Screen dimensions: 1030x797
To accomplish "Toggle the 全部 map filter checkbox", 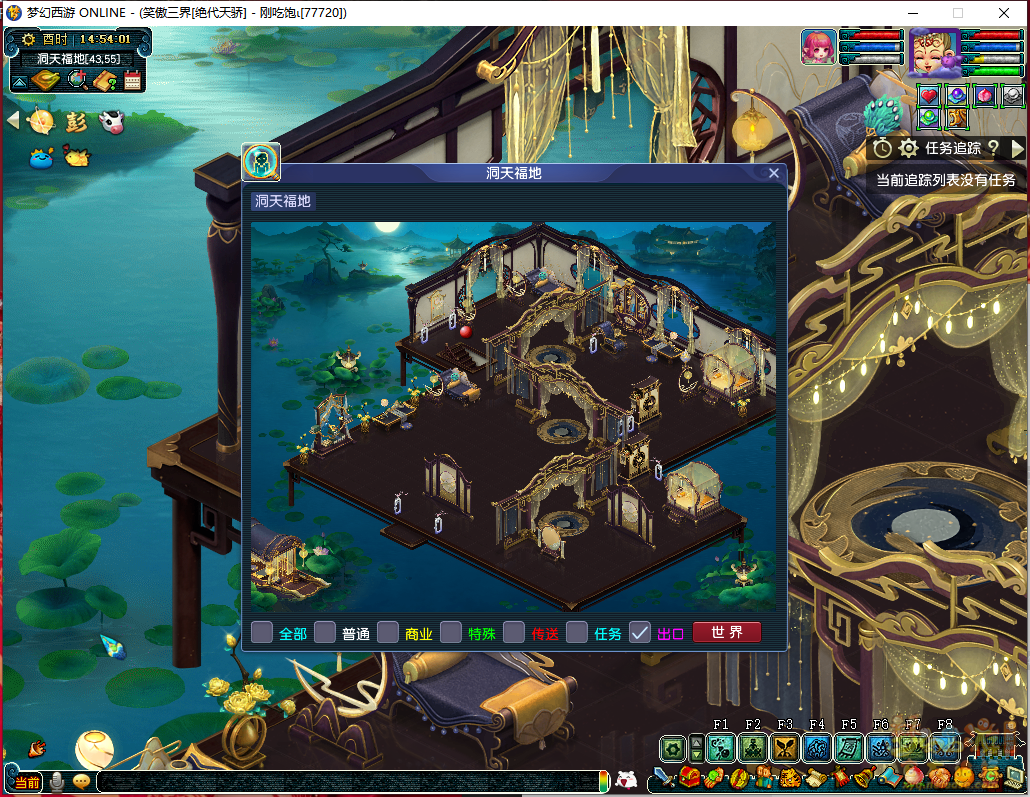I will pos(262,633).
